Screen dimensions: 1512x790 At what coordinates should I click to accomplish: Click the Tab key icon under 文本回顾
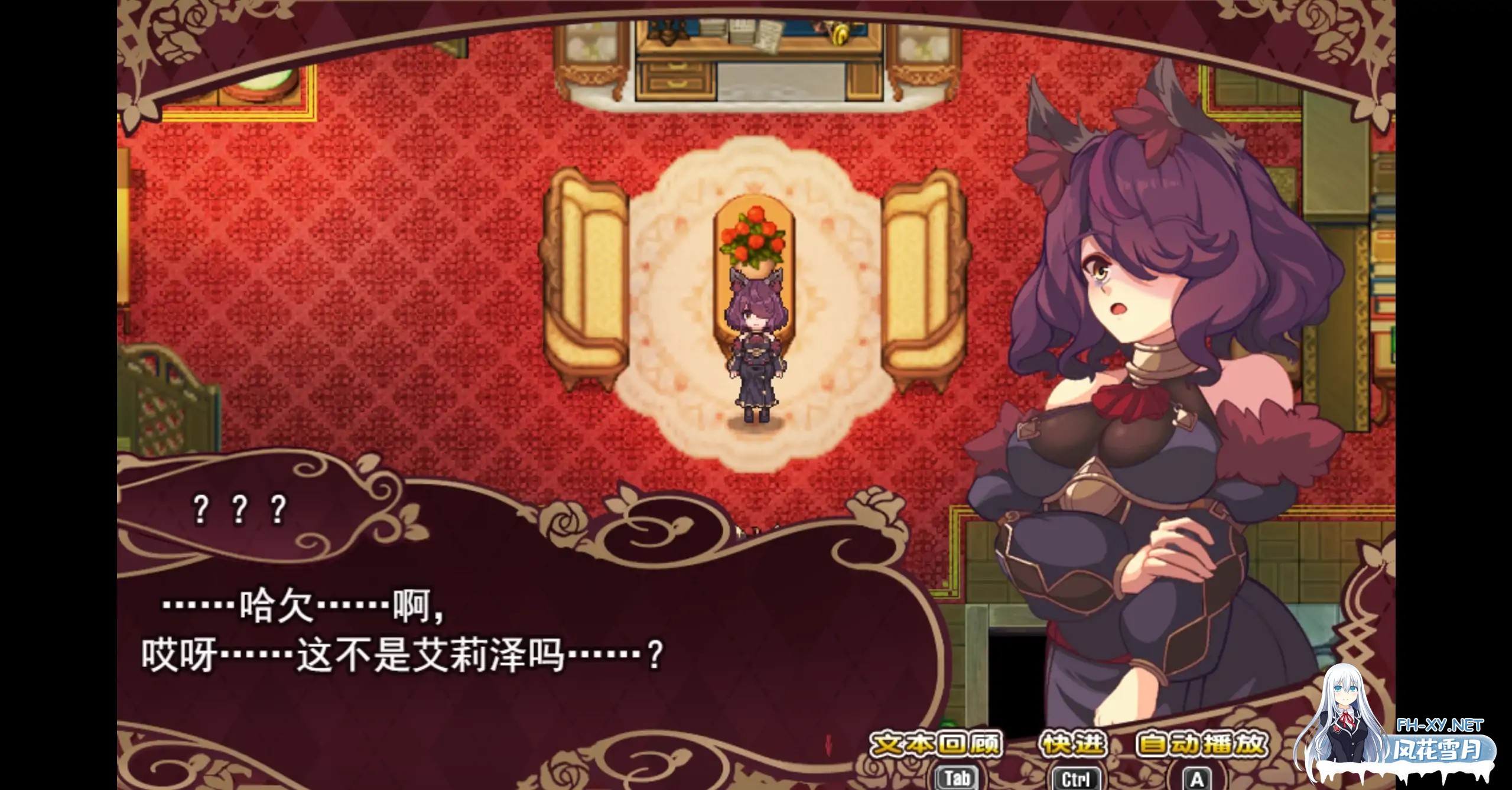(957, 777)
